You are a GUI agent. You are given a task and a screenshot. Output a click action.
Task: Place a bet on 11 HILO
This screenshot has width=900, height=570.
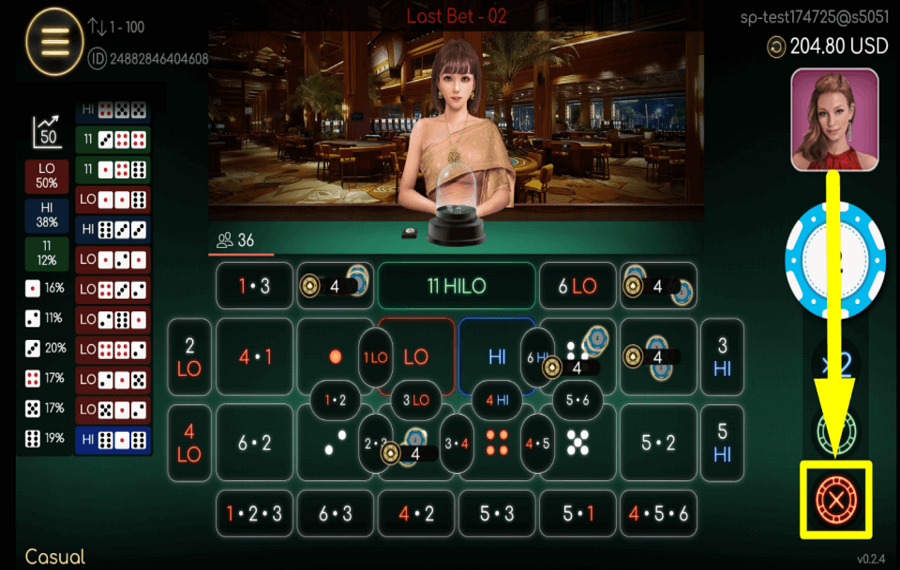click(456, 286)
